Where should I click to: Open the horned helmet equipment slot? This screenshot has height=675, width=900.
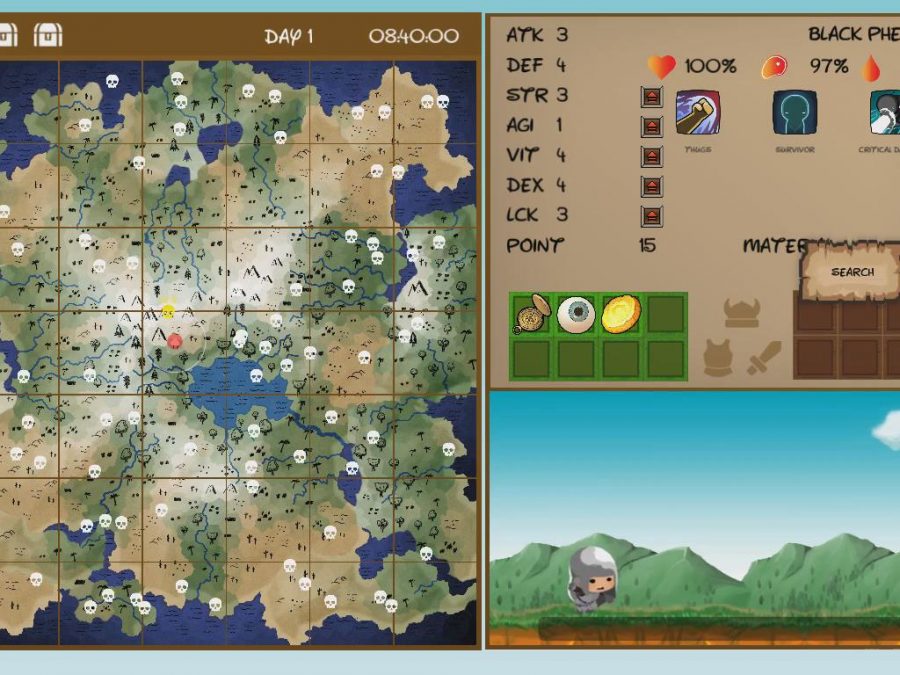[x=741, y=313]
